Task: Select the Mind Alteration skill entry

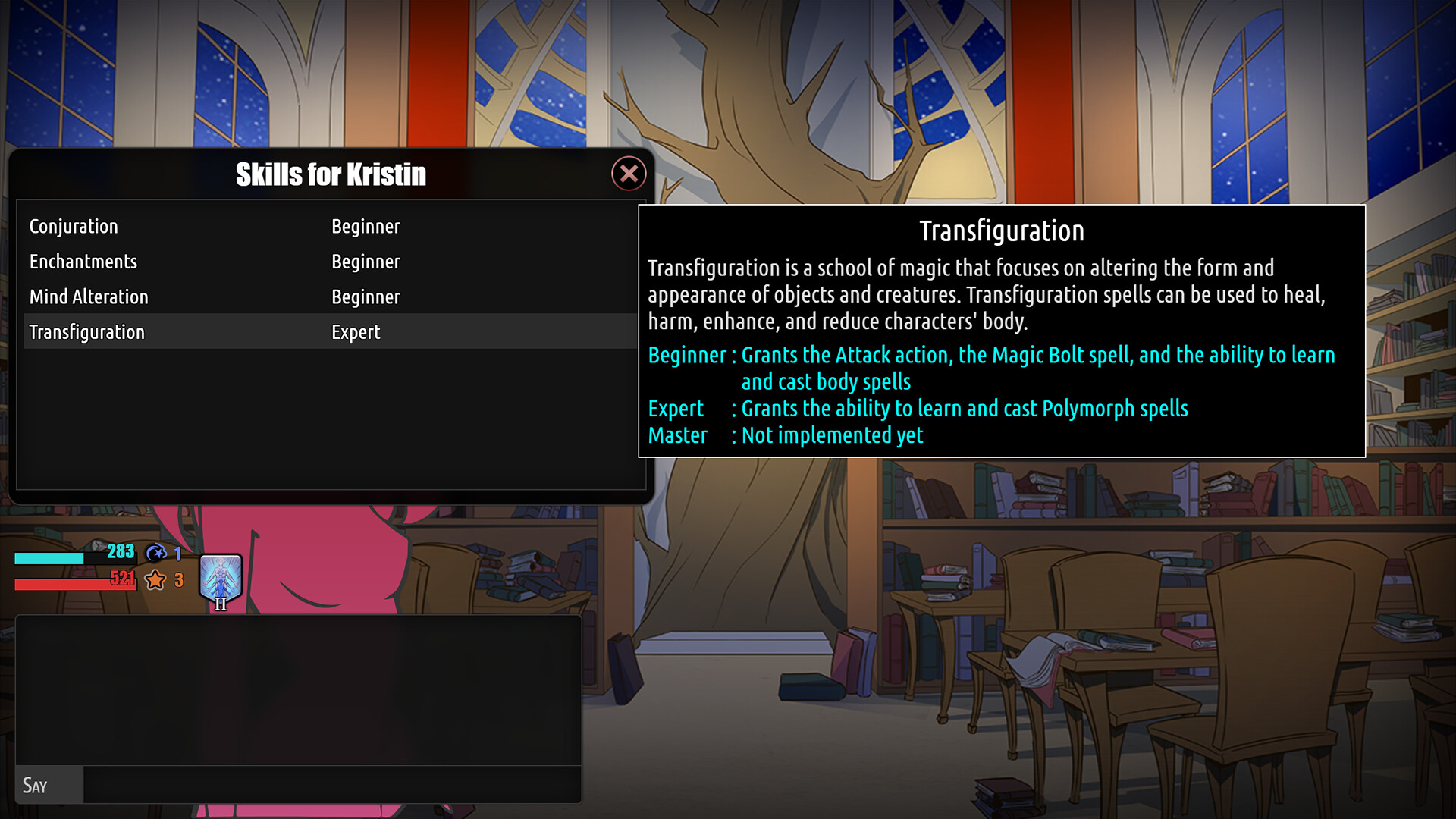Action: (x=89, y=297)
